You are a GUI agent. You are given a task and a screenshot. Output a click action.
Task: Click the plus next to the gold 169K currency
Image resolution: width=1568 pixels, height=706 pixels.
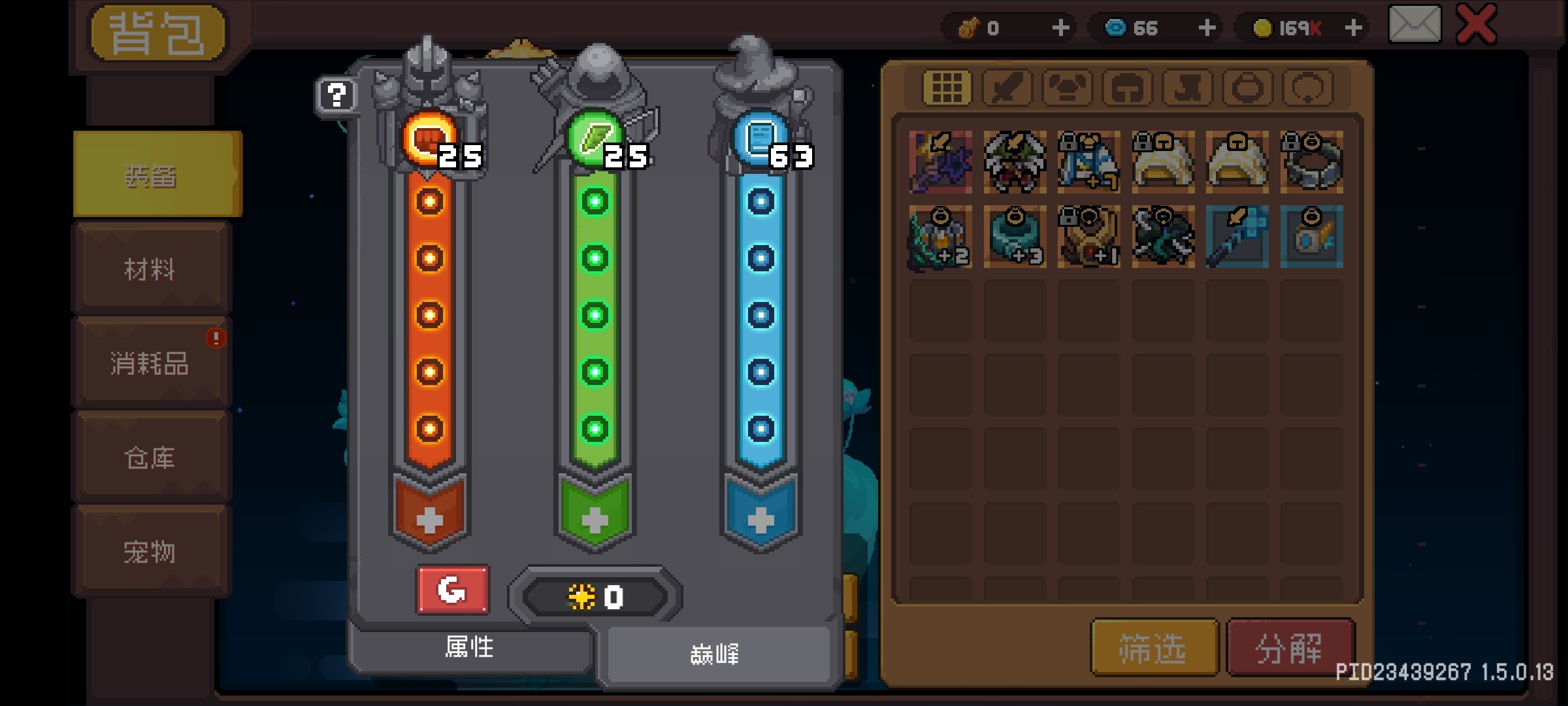pos(1354,27)
